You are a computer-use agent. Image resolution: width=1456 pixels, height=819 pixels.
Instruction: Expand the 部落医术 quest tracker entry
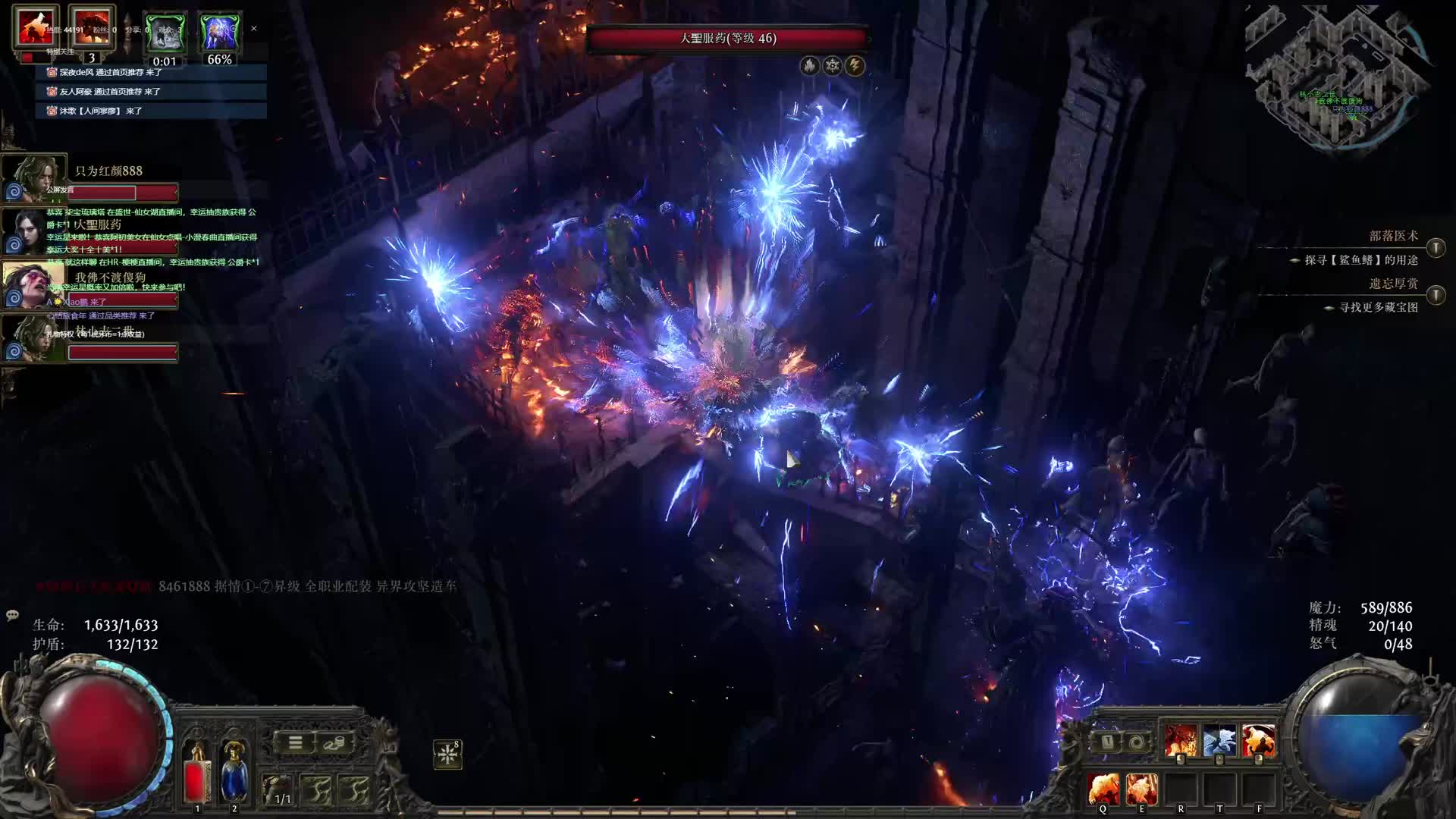click(1436, 248)
